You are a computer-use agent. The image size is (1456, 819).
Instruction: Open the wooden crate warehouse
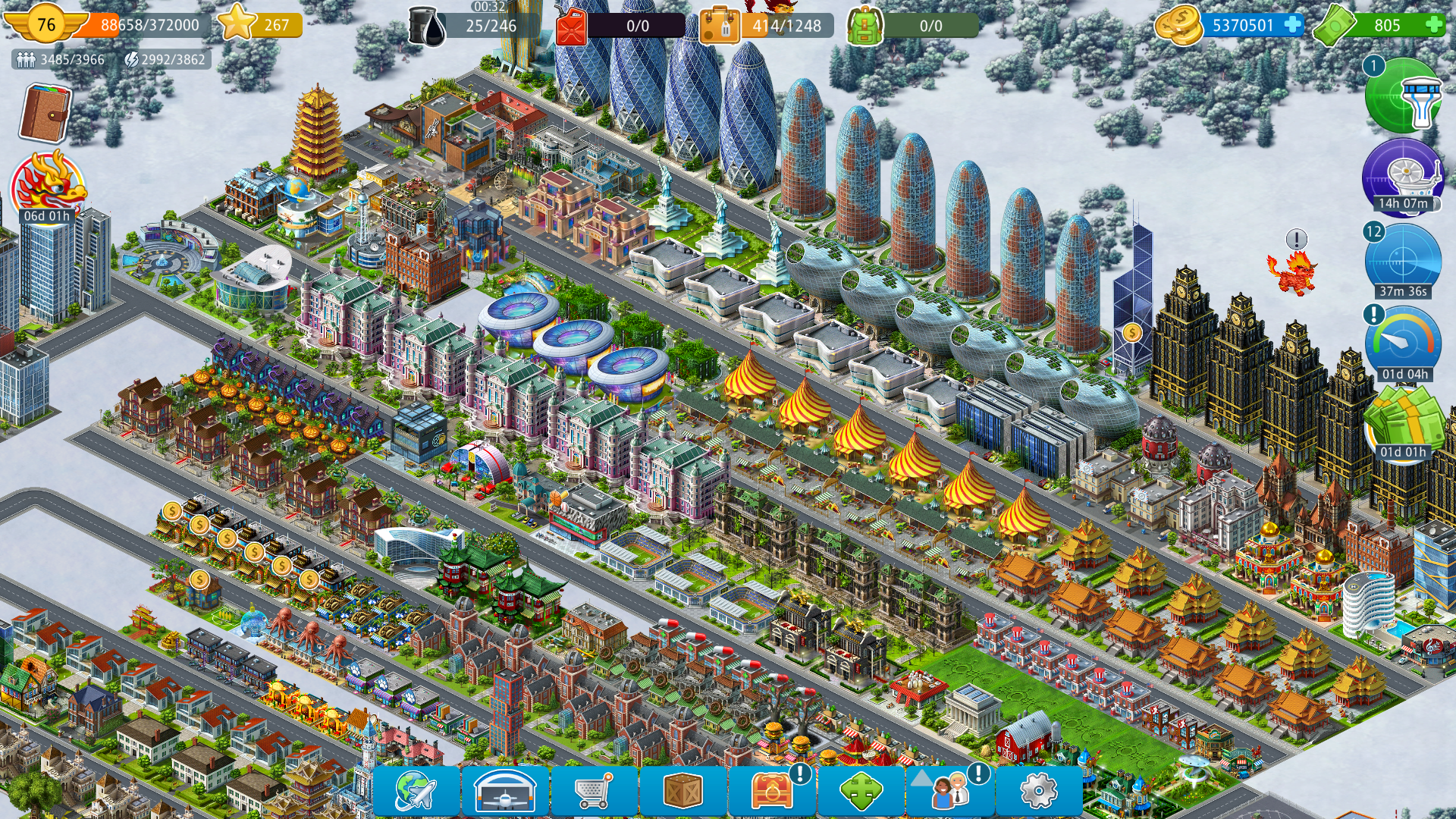coord(682,792)
